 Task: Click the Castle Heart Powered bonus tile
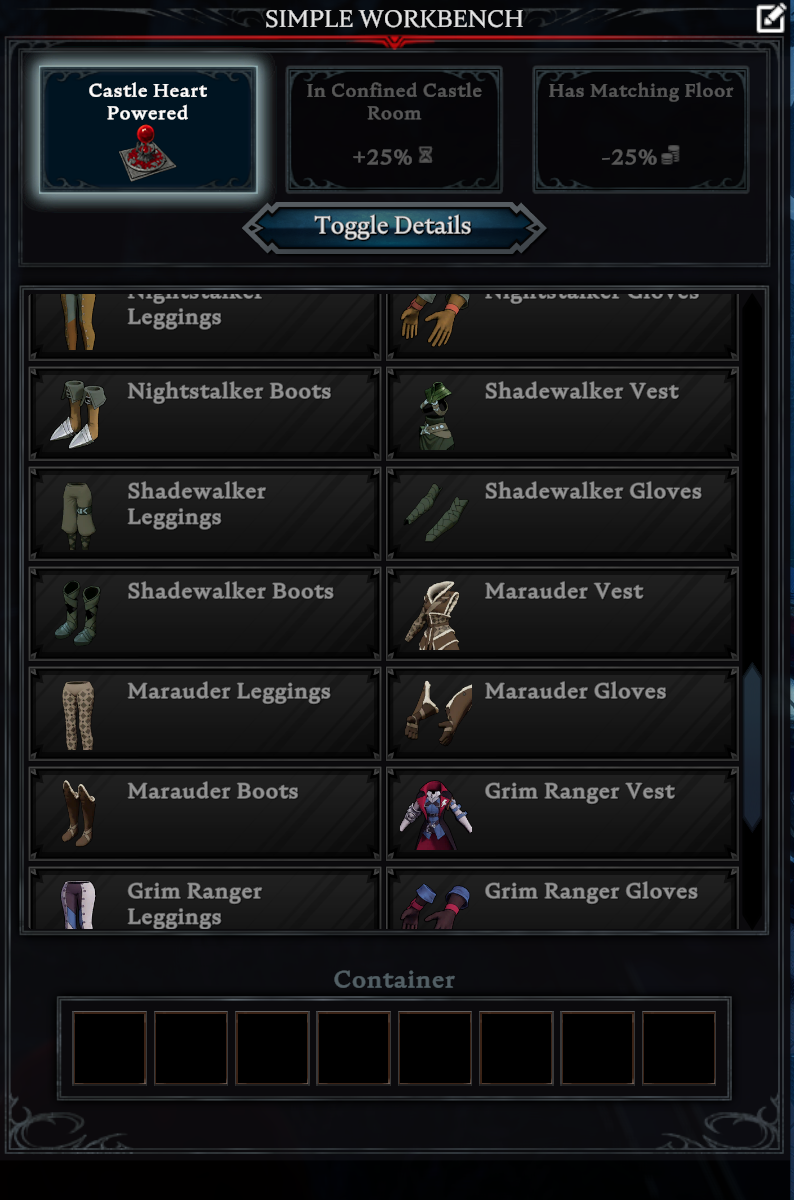[x=148, y=130]
